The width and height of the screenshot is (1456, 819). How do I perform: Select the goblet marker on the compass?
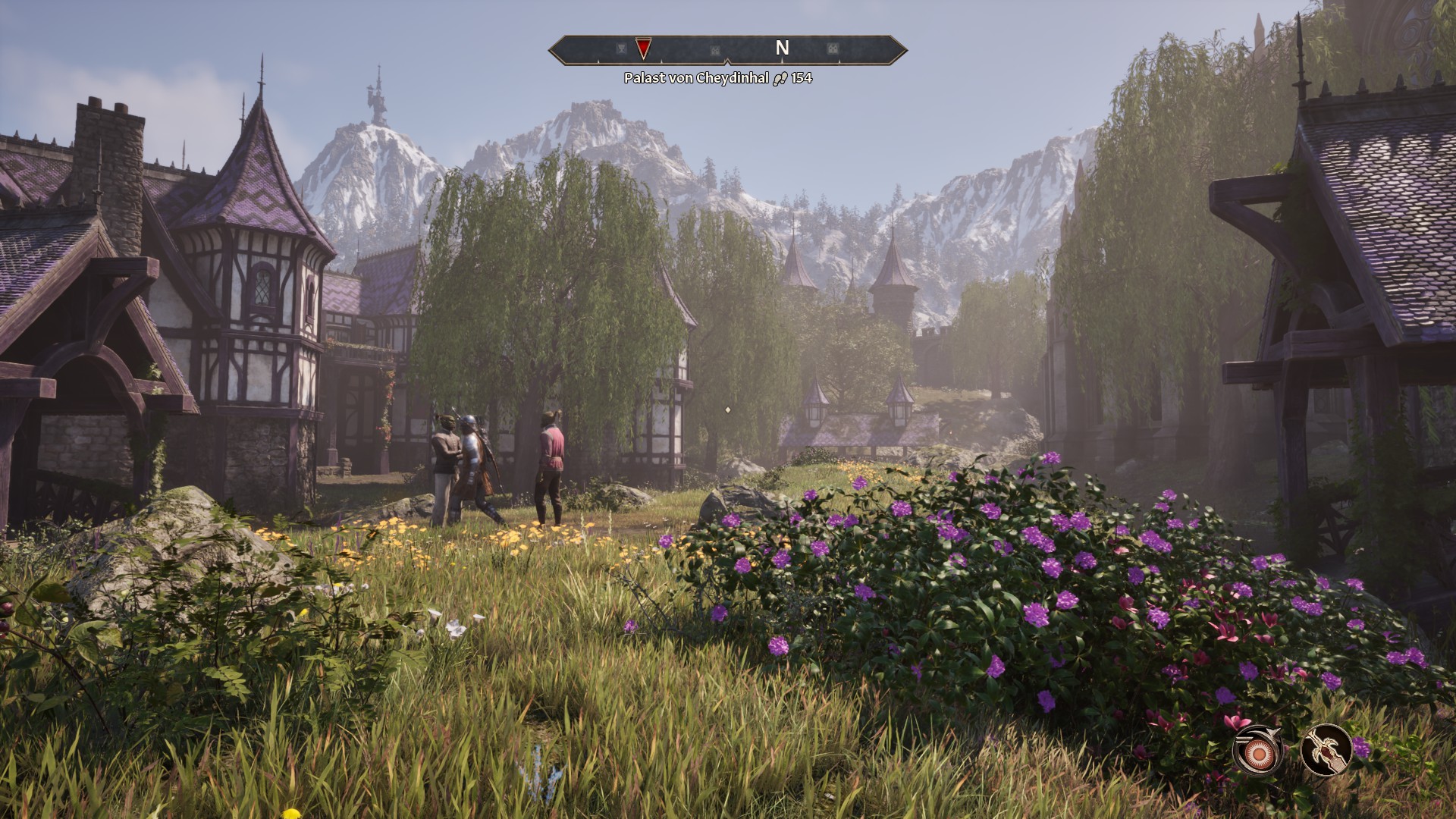point(622,49)
